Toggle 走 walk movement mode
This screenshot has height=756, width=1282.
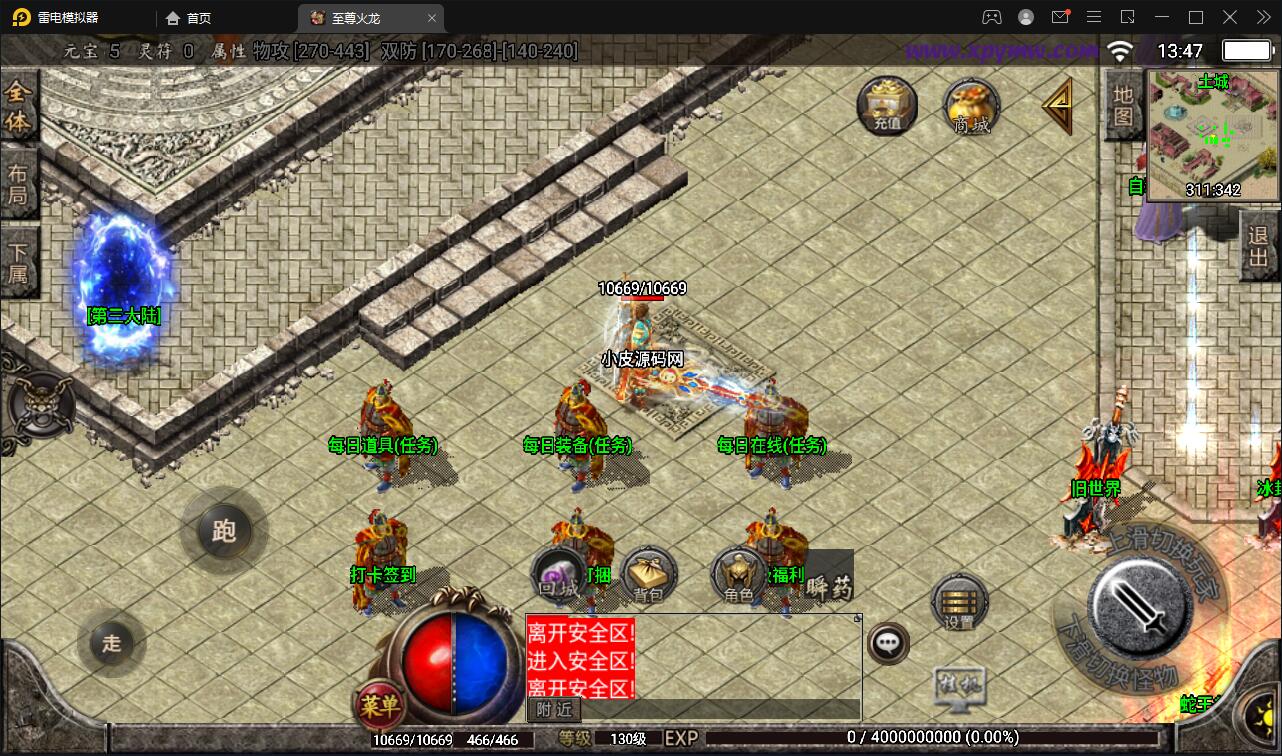[110, 644]
